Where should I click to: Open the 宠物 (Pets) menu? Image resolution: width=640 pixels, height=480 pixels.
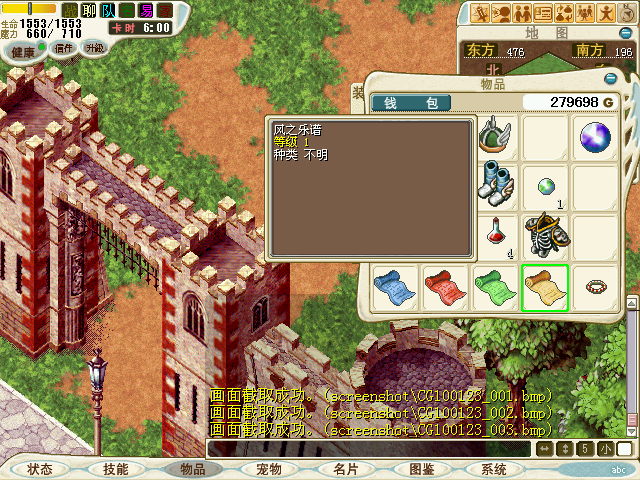tap(268, 469)
